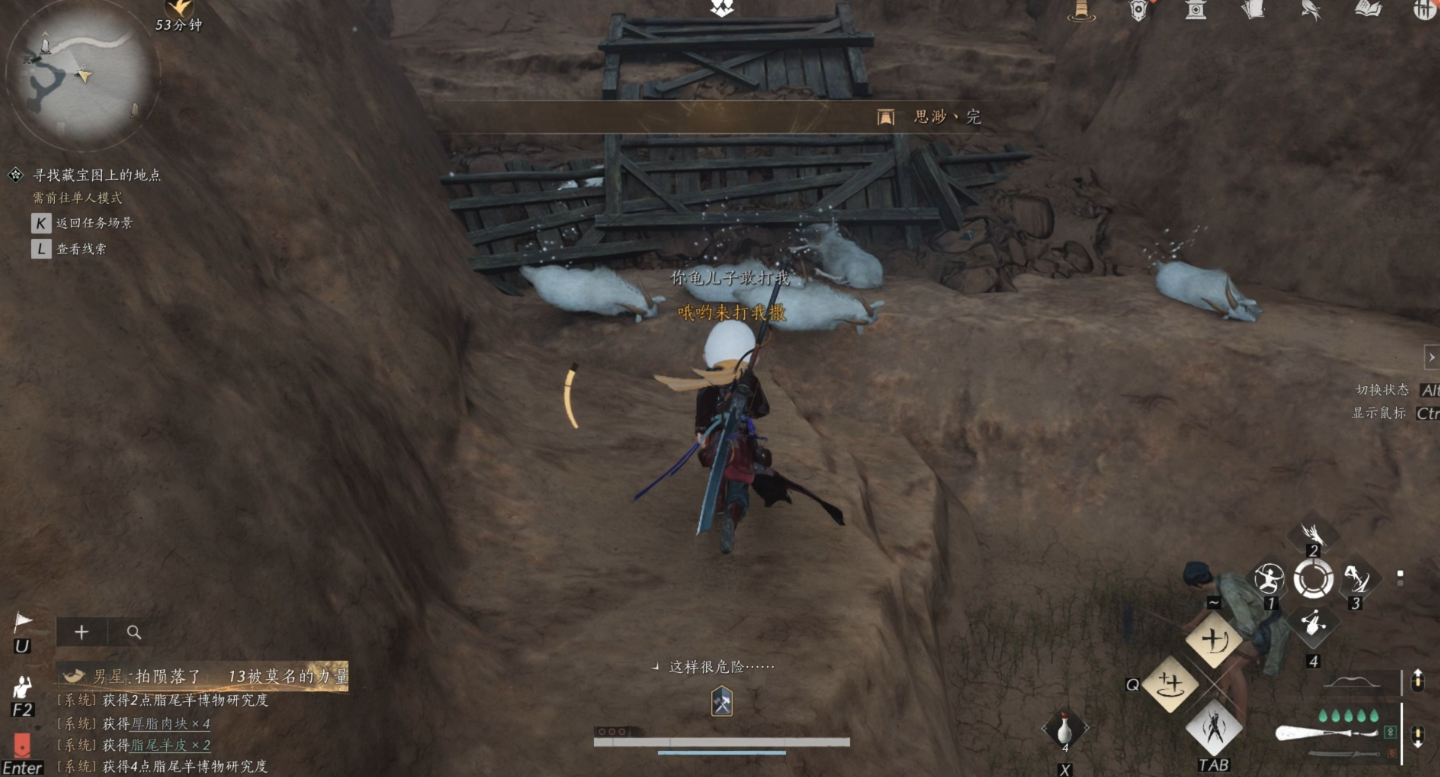Select the shield emblem icon on top bar
1440x777 pixels.
tap(1138, 11)
